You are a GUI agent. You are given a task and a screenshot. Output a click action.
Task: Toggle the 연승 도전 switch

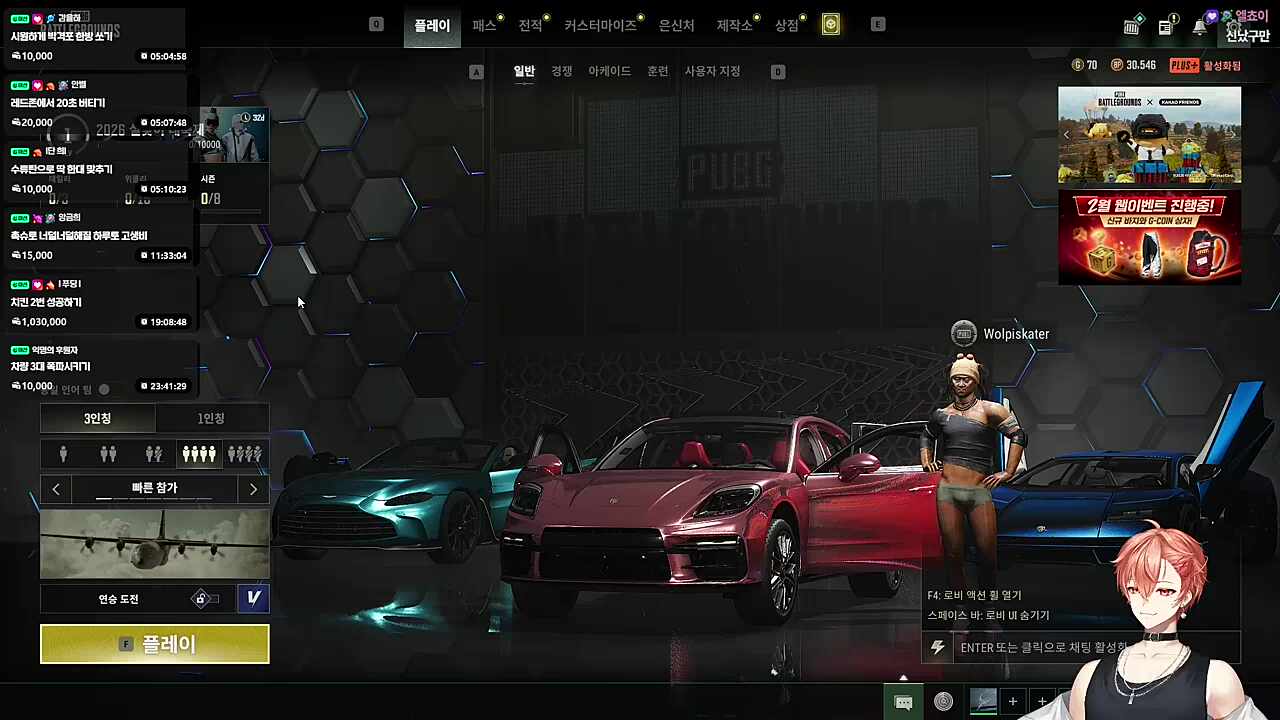coord(205,599)
